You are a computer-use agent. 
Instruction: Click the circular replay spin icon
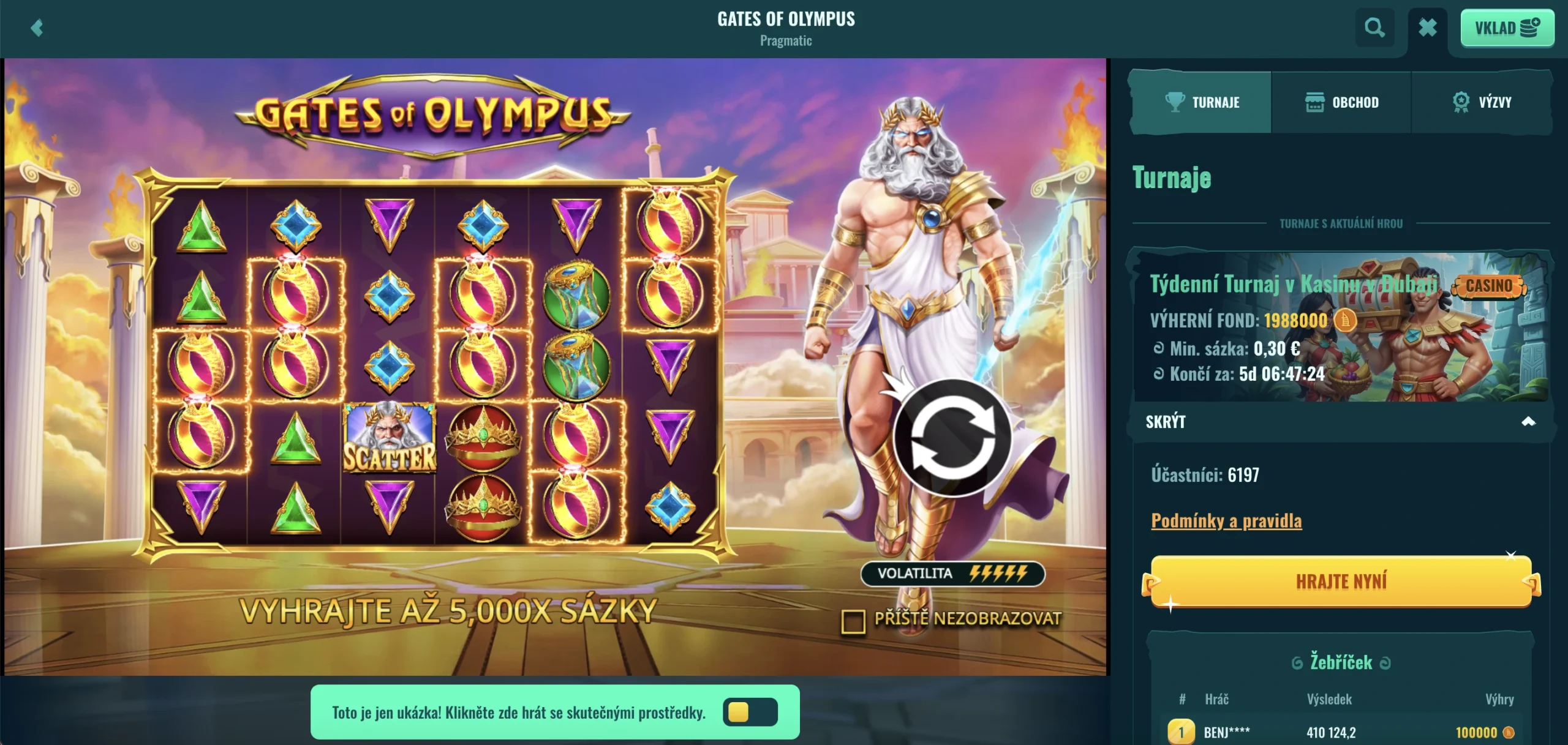(954, 436)
